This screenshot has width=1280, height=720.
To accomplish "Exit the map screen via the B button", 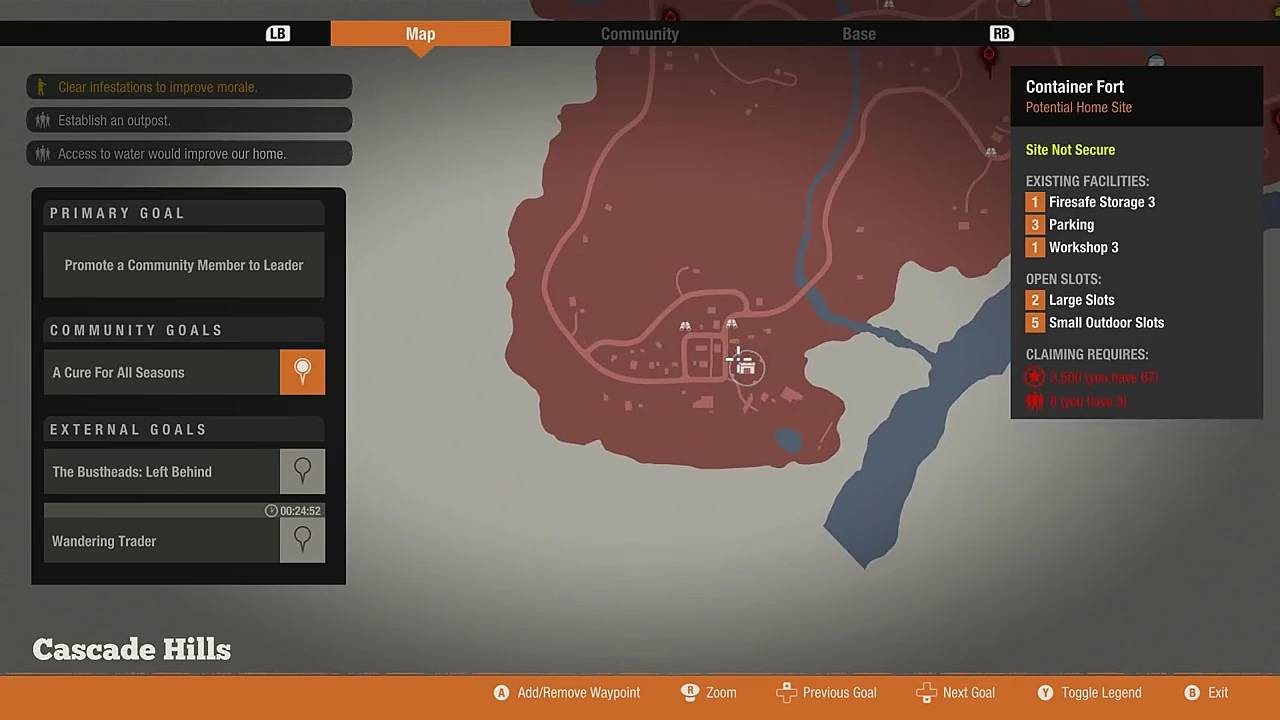I will (1192, 692).
